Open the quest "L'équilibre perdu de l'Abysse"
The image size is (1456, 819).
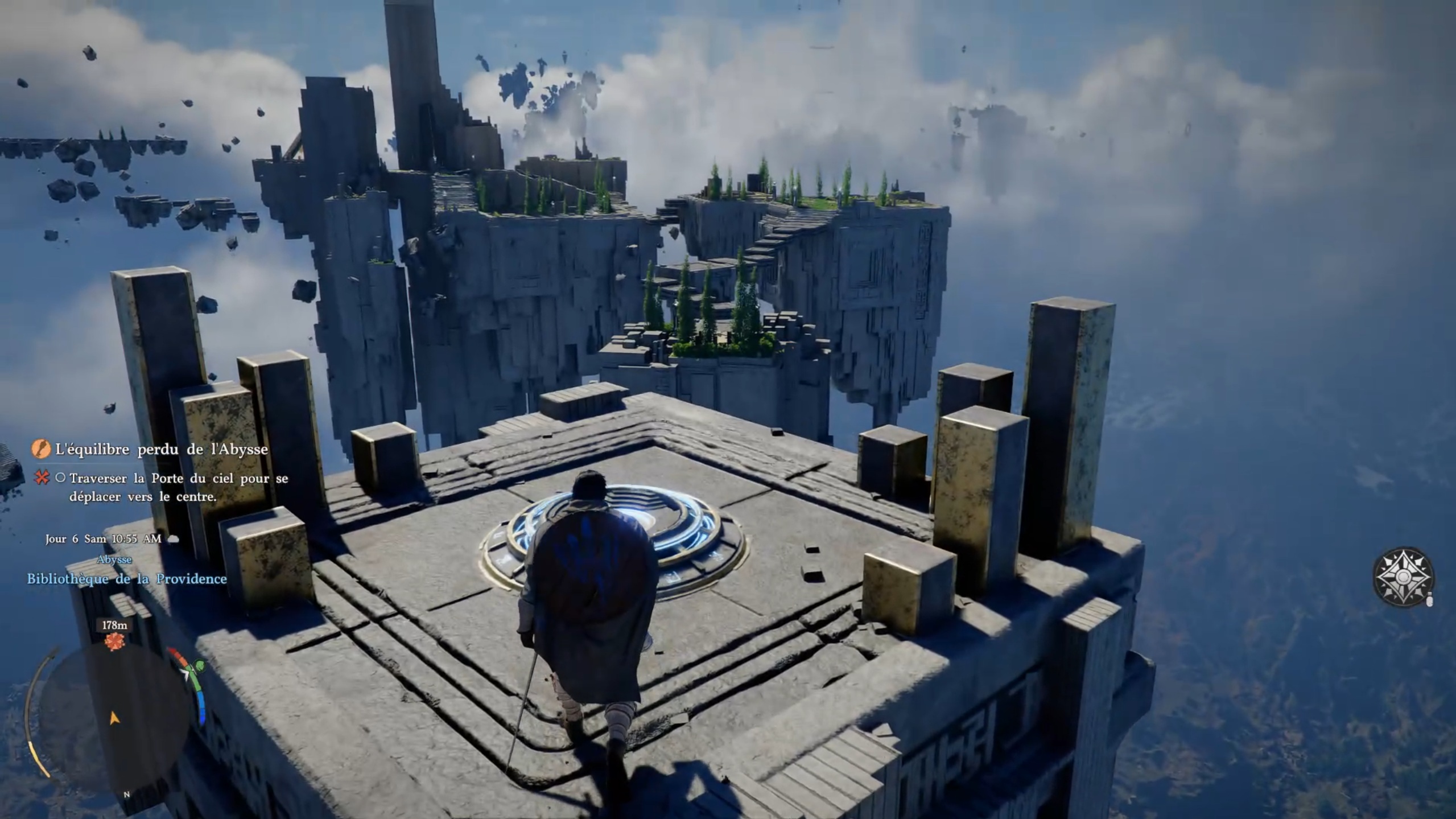pyautogui.click(x=162, y=450)
